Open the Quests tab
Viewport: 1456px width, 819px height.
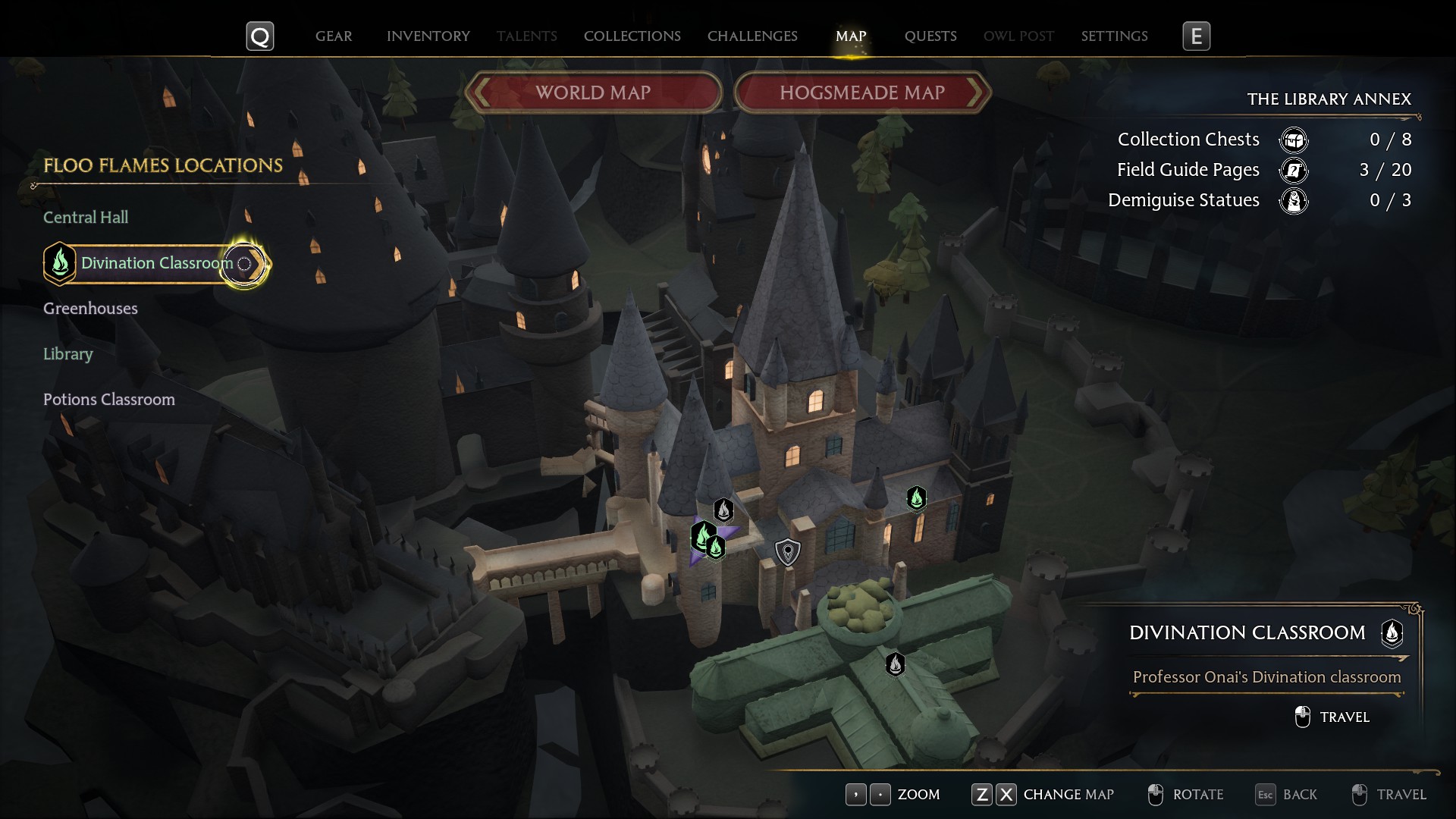[x=930, y=36]
